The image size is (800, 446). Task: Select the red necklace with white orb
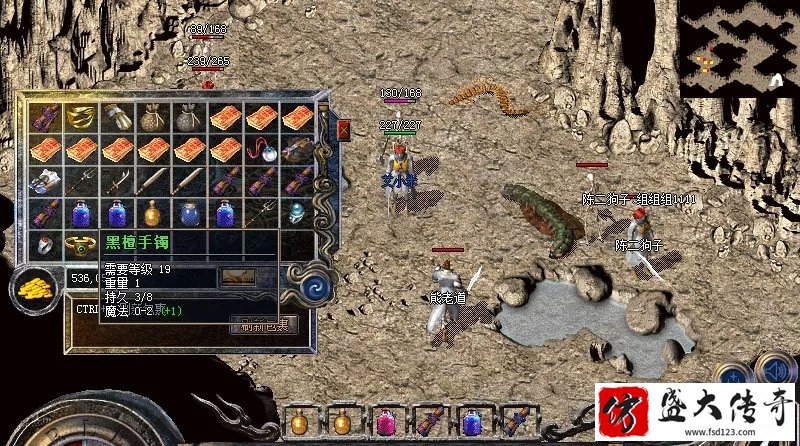[x=261, y=149]
